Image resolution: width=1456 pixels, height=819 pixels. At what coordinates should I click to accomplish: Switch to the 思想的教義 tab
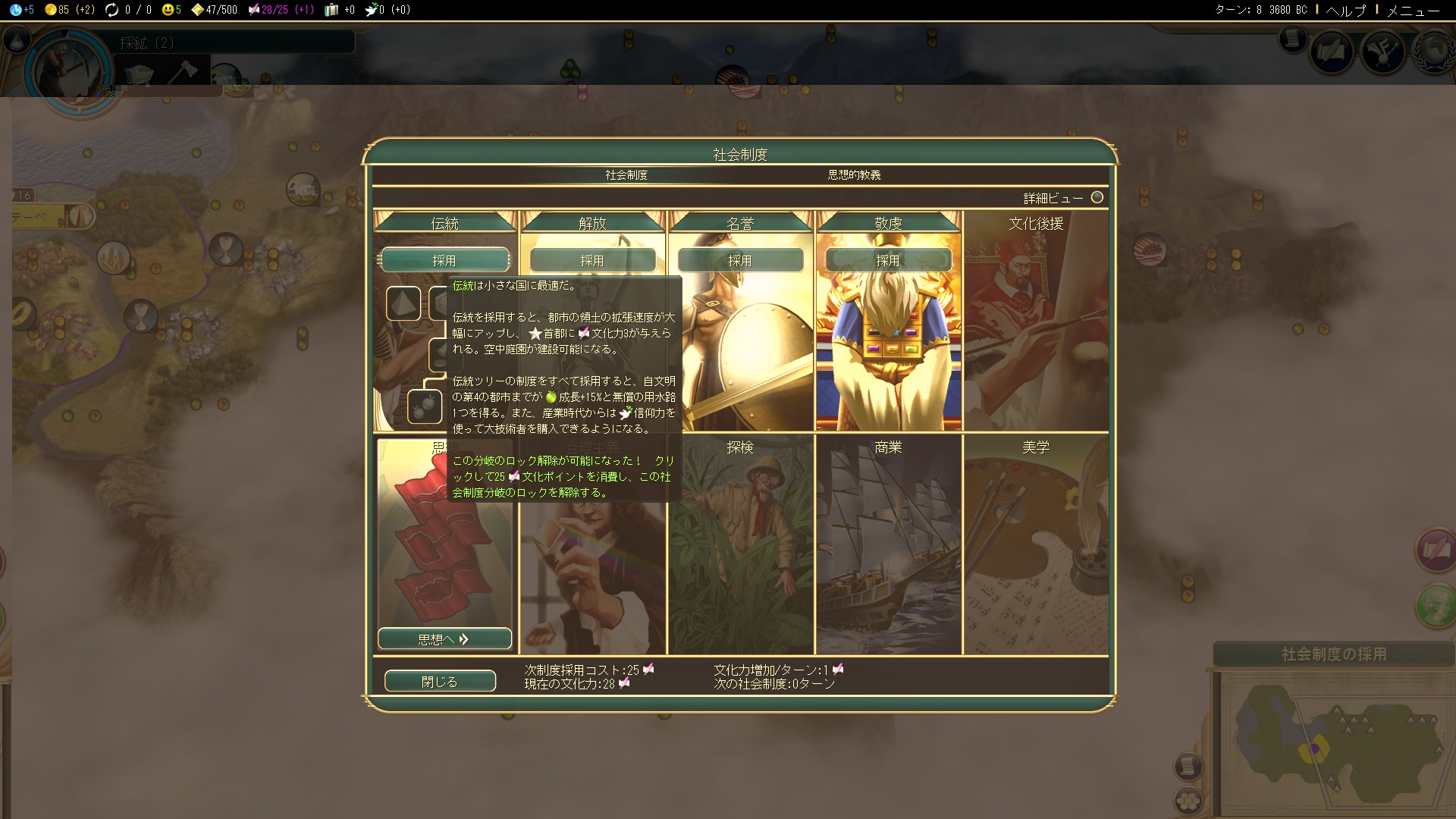(x=854, y=175)
